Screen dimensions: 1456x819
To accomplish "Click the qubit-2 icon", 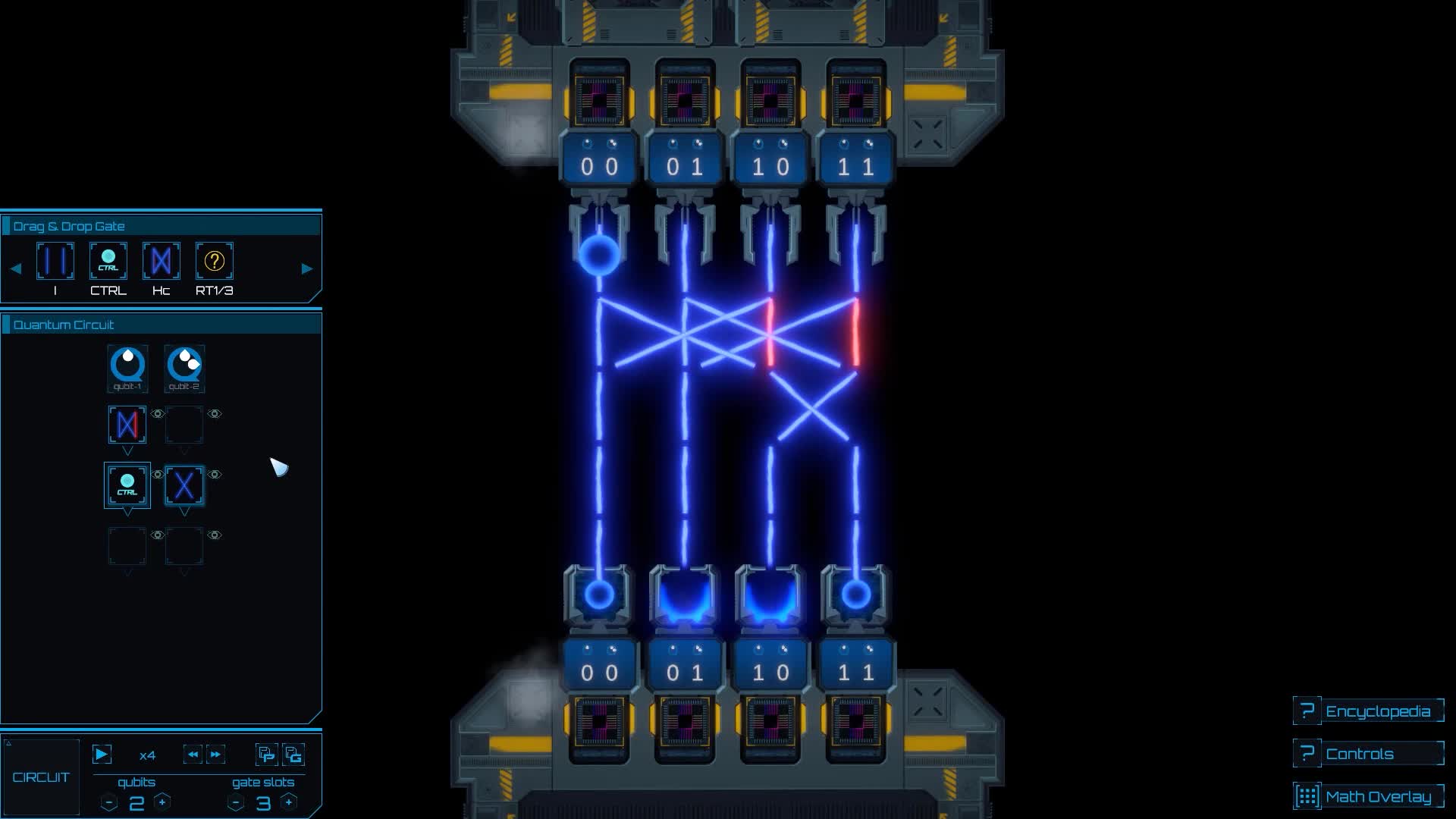I will click(x=184, y=368).
